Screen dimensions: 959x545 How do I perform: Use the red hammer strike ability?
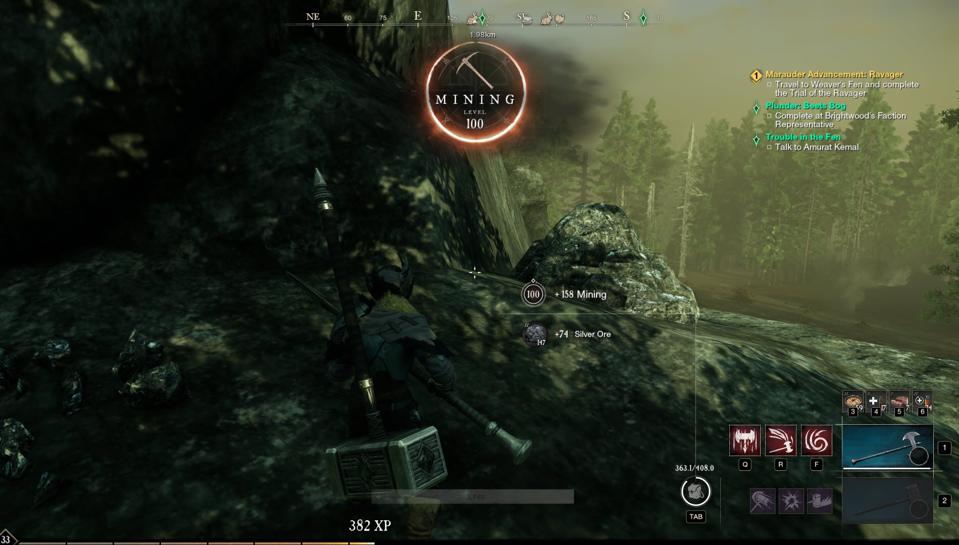tap(781, 440)
